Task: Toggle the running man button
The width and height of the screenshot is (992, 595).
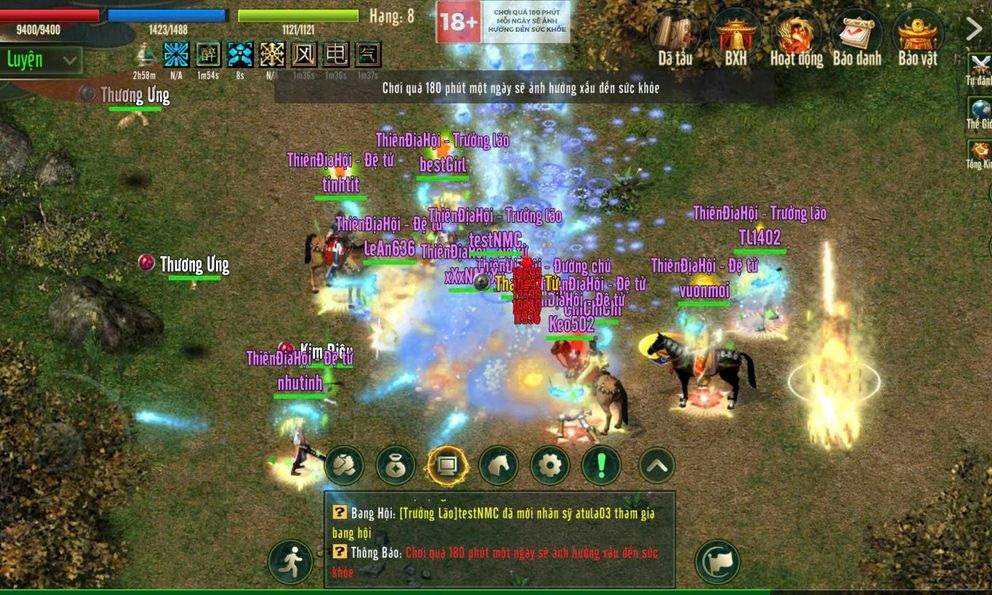Action: (290, 562)
